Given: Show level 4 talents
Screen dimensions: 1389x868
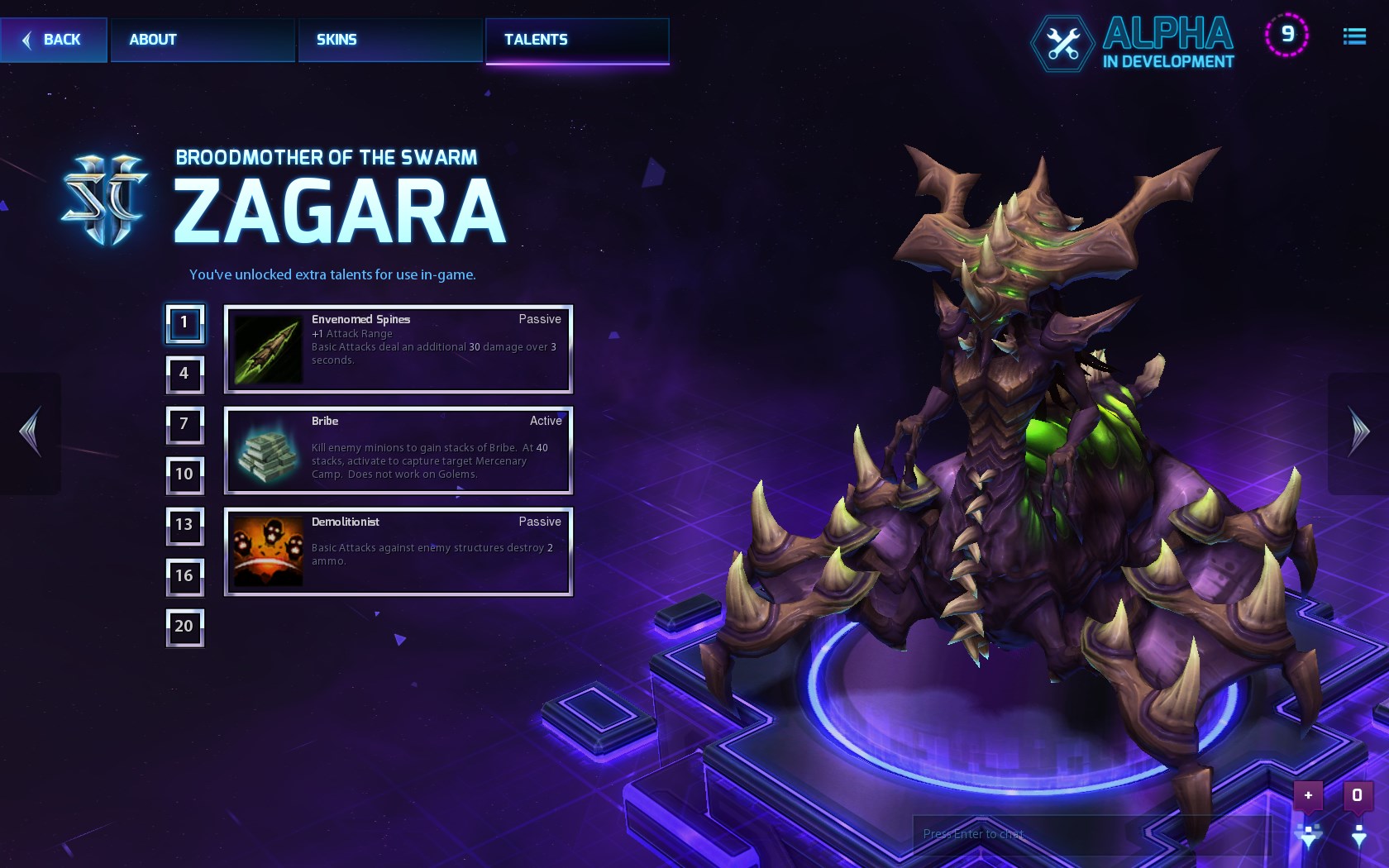Looking at the screenshot, I should click(x=184, y=374).
